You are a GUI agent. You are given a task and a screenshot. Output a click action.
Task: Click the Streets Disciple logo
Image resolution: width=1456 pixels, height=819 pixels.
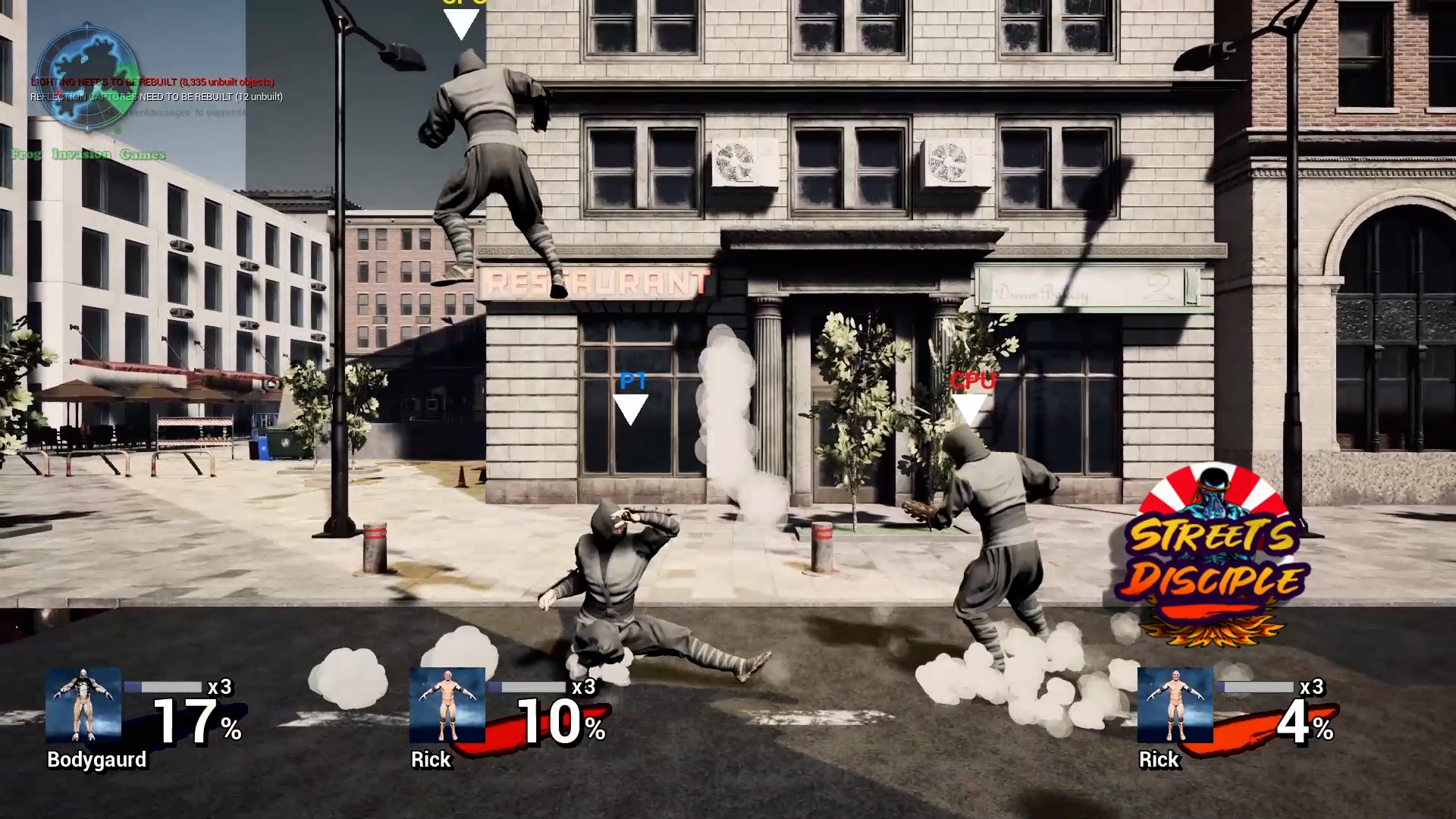(1213, 557)
